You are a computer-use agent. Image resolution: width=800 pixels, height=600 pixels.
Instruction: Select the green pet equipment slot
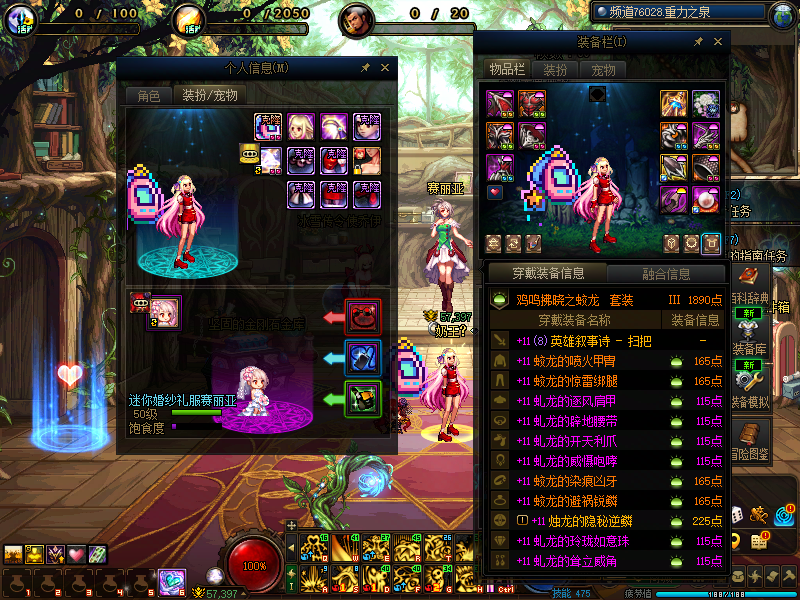(362, 398)
